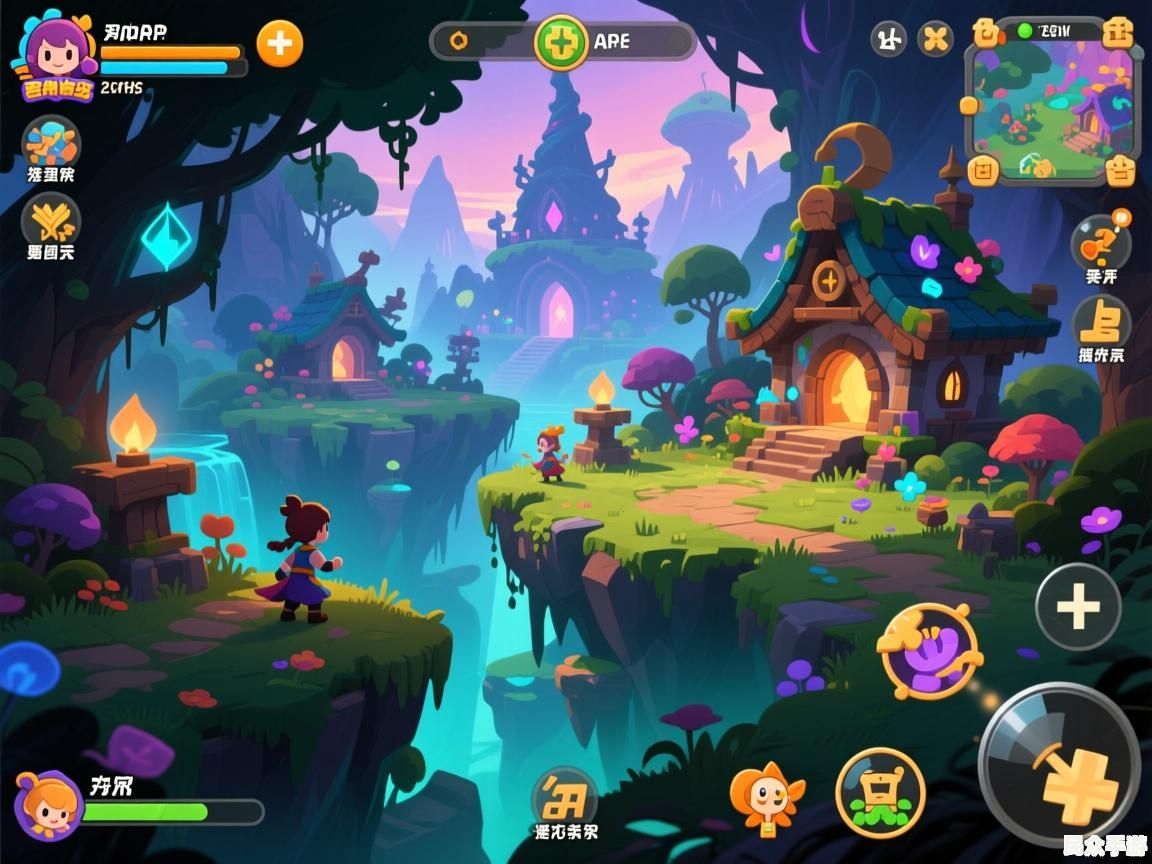Open the colorful blocks menu icon
The image size is (1152, 864).
[51, 143]
